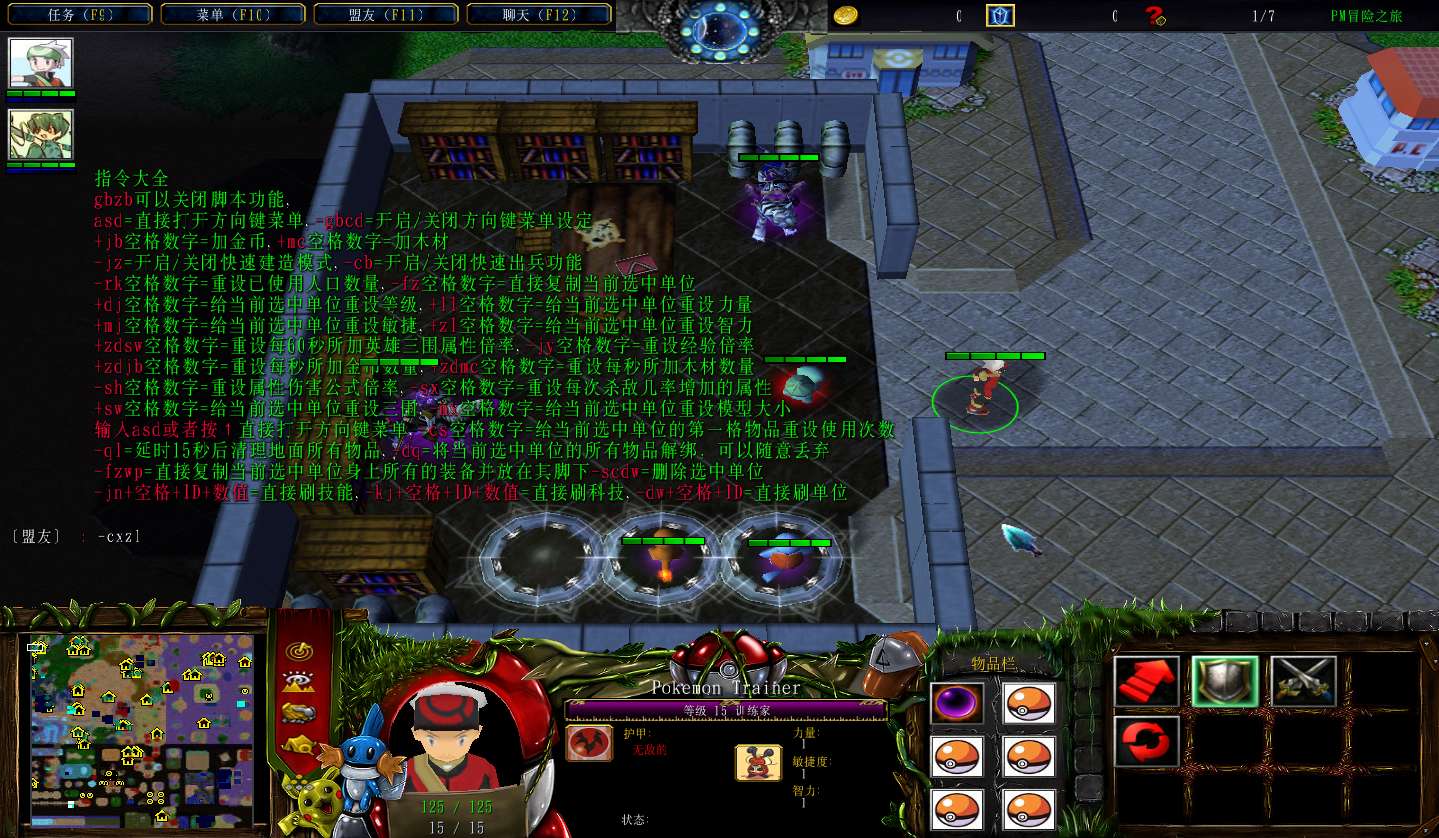Click the red armor type icon
Viewport: 1439px width, 838px height.
589,743
